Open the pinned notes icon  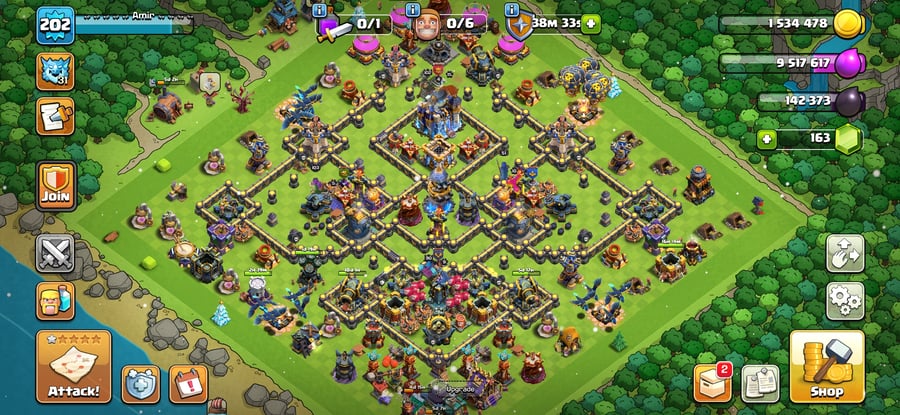point(760,382)
